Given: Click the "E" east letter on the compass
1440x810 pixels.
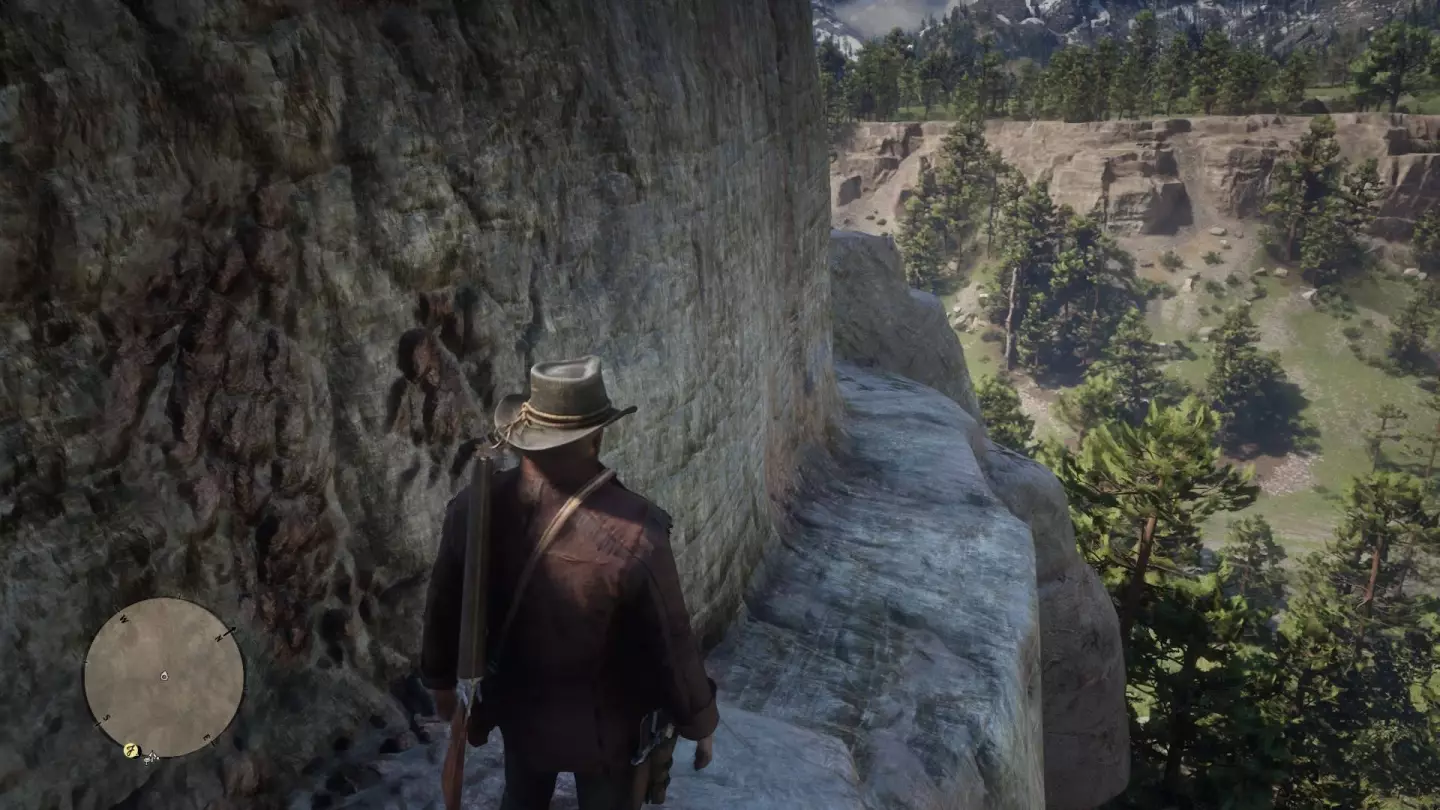Looking at the screenshot, I should [205, 737].
